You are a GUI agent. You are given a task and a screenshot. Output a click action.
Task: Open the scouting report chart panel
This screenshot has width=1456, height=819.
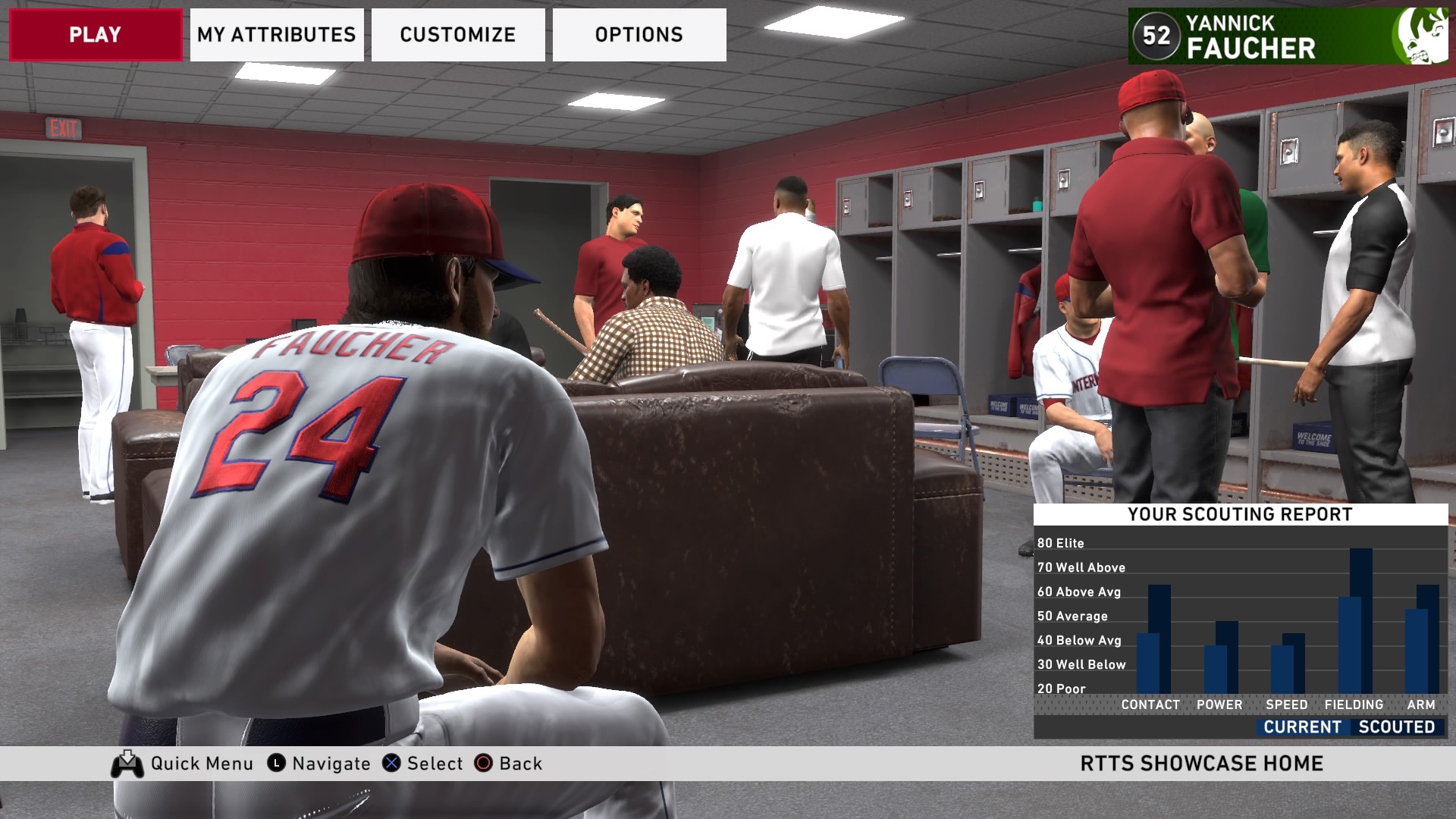[1240, 620]
